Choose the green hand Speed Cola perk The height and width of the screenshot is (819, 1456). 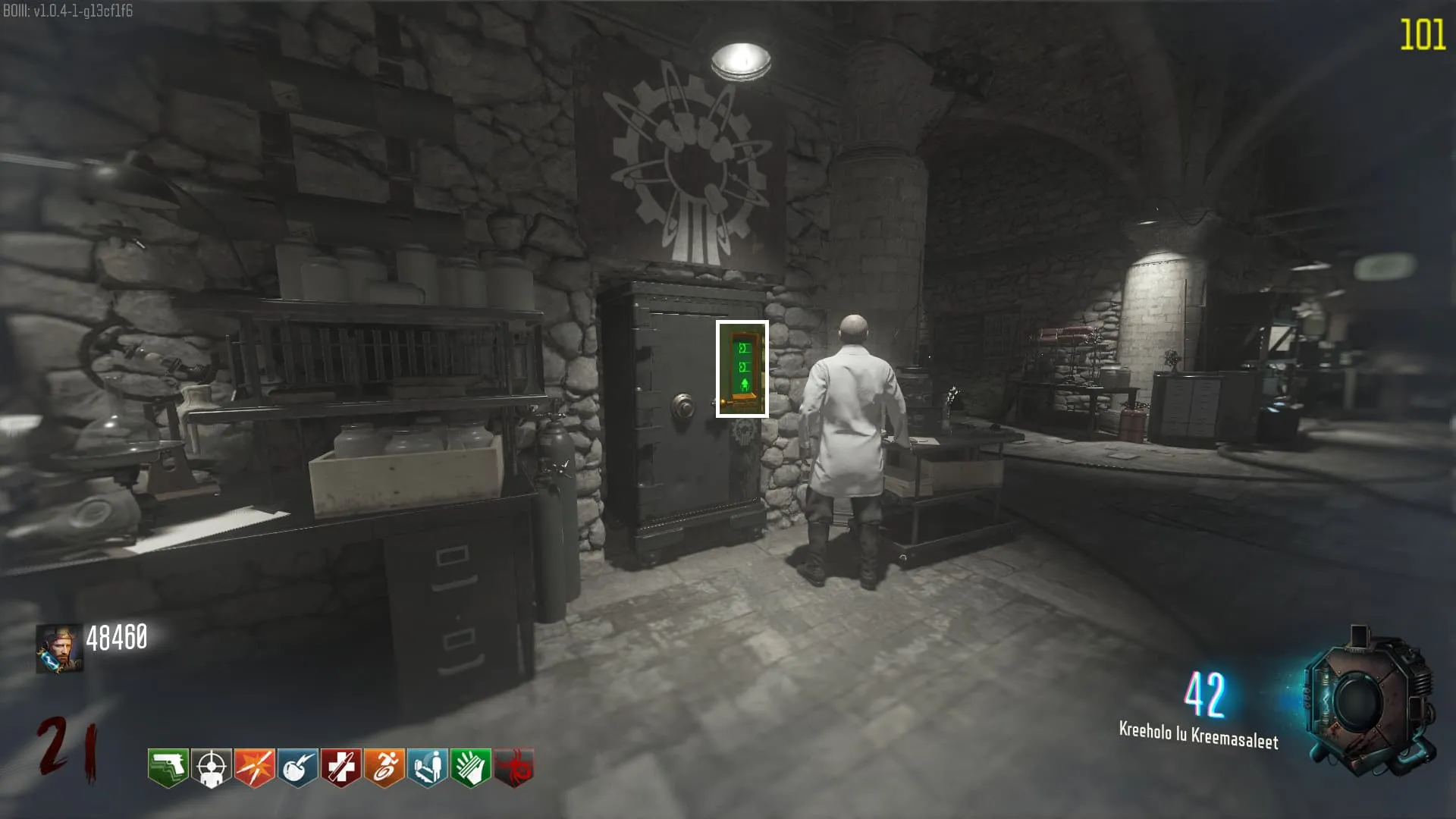[470, 768]
